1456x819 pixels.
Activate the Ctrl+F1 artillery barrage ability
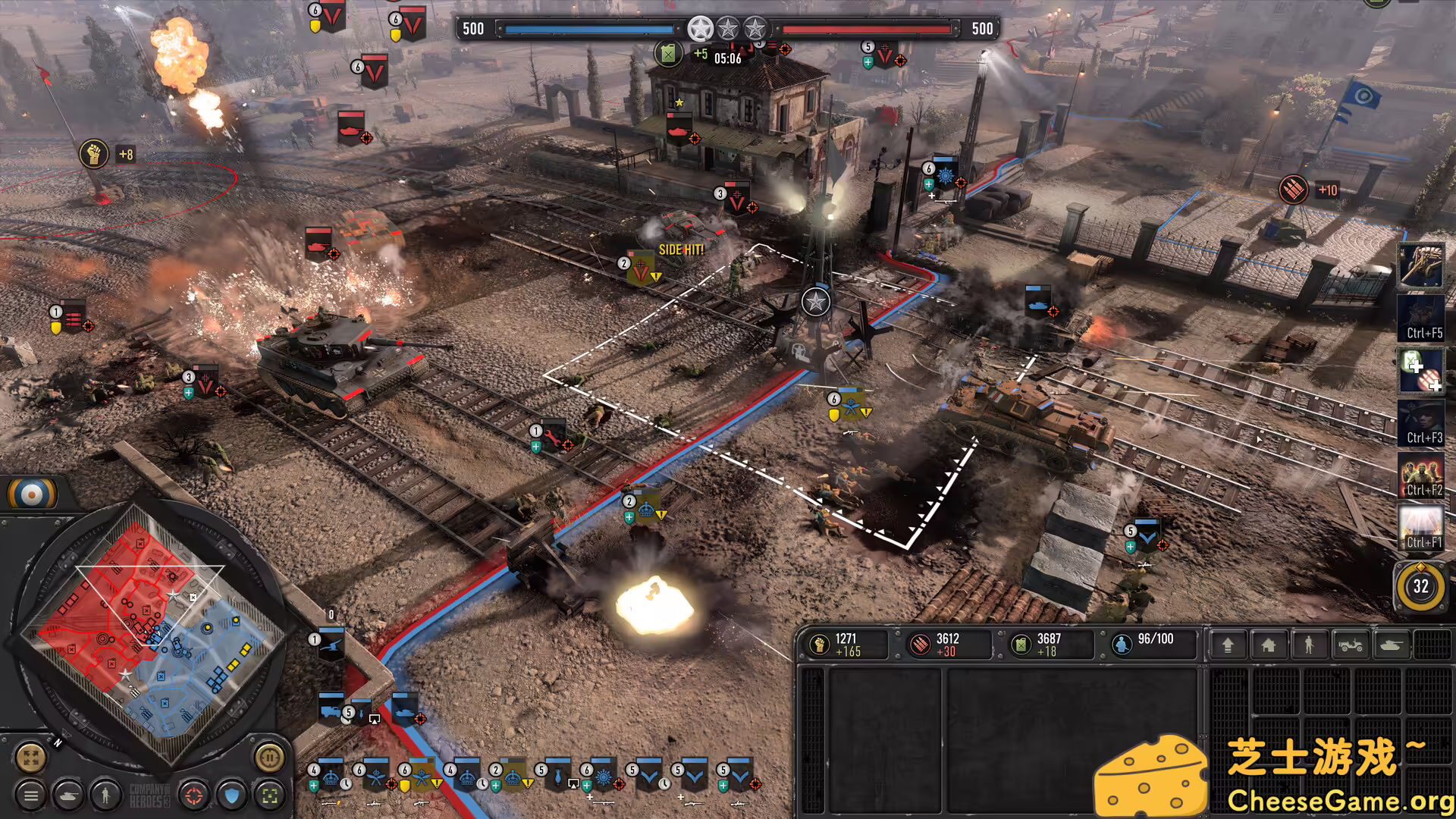pos(1421,529)
